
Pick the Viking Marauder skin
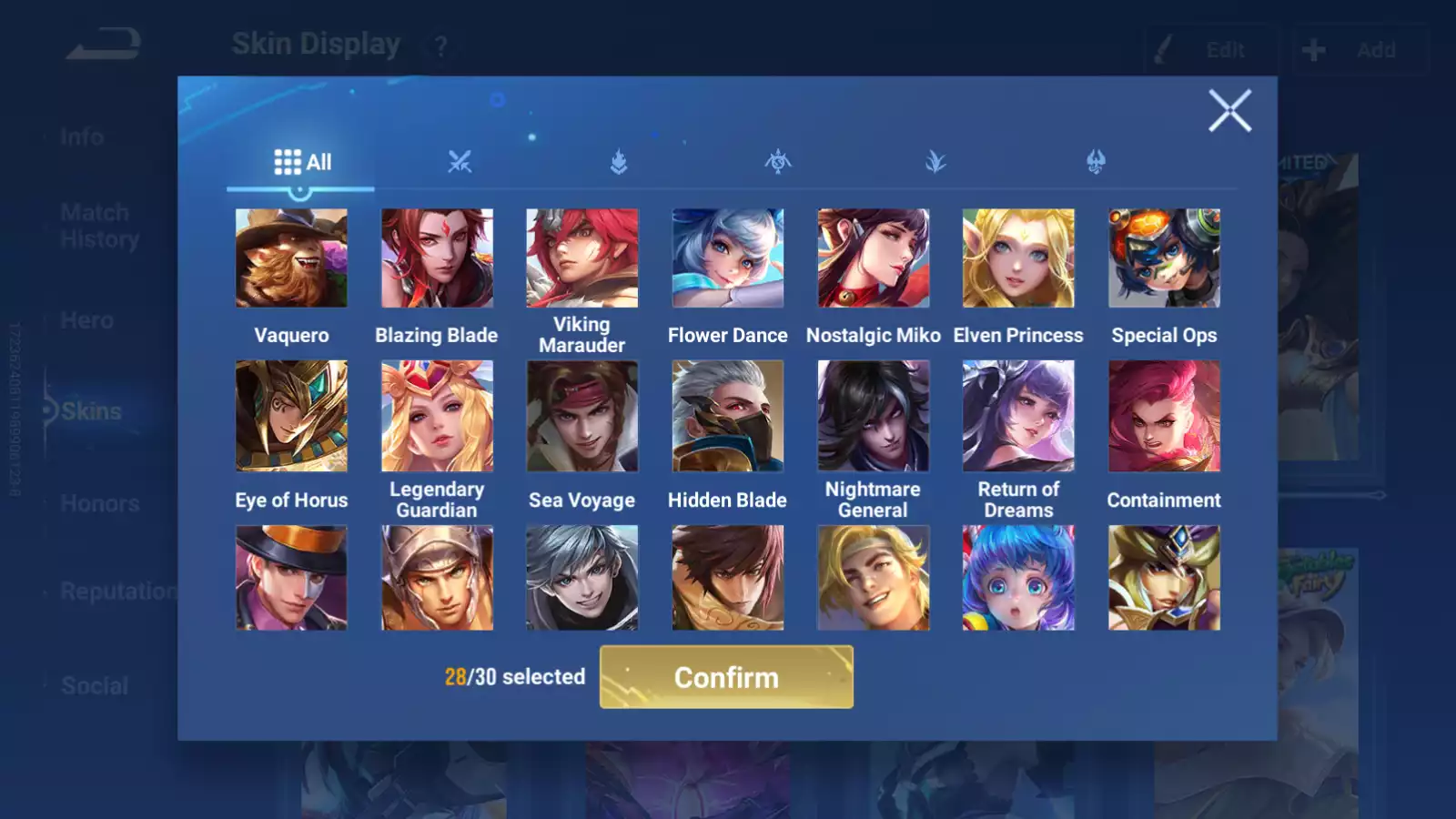coord(582,258)
